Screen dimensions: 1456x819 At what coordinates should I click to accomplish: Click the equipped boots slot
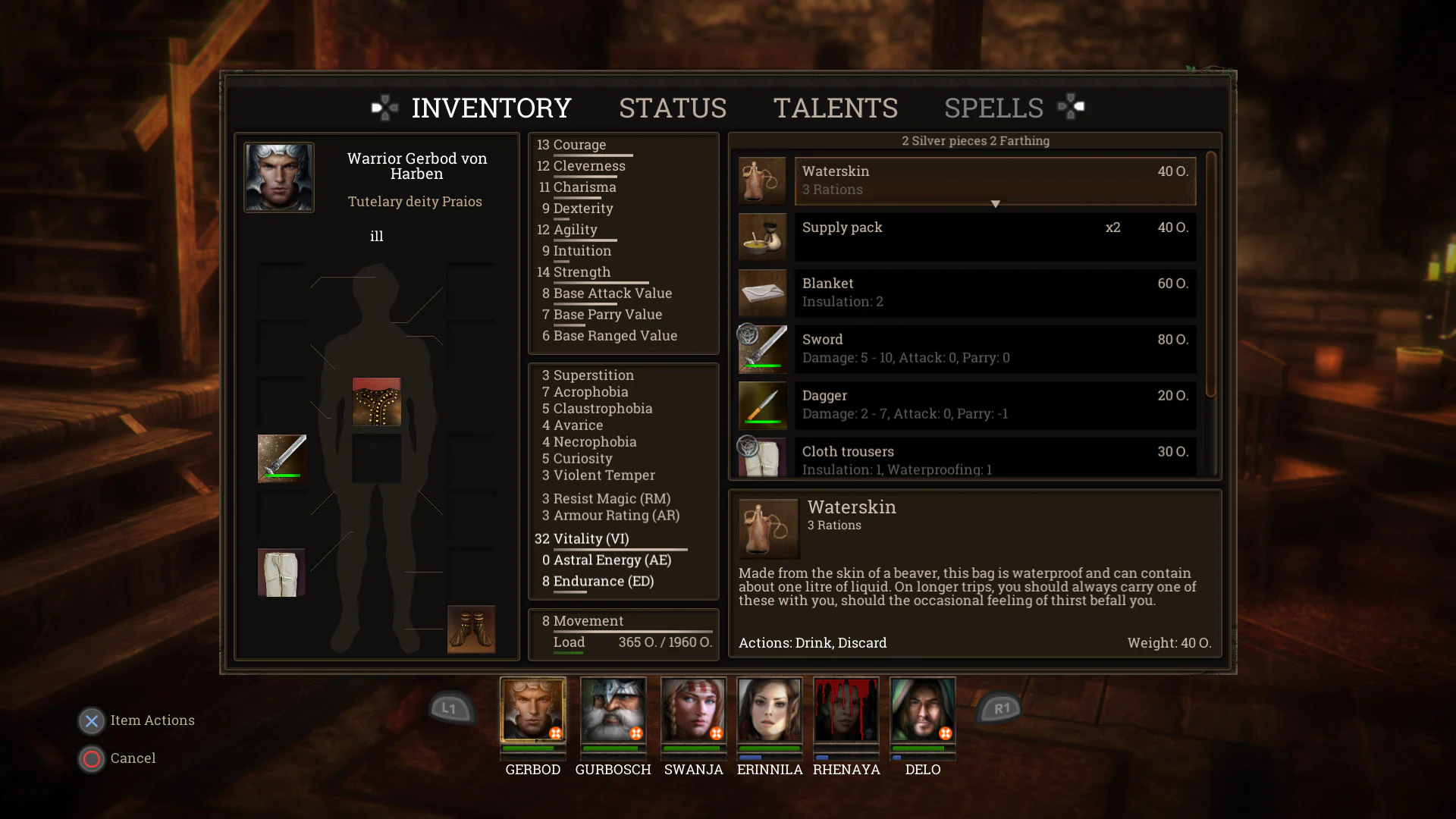coord(471,629)
